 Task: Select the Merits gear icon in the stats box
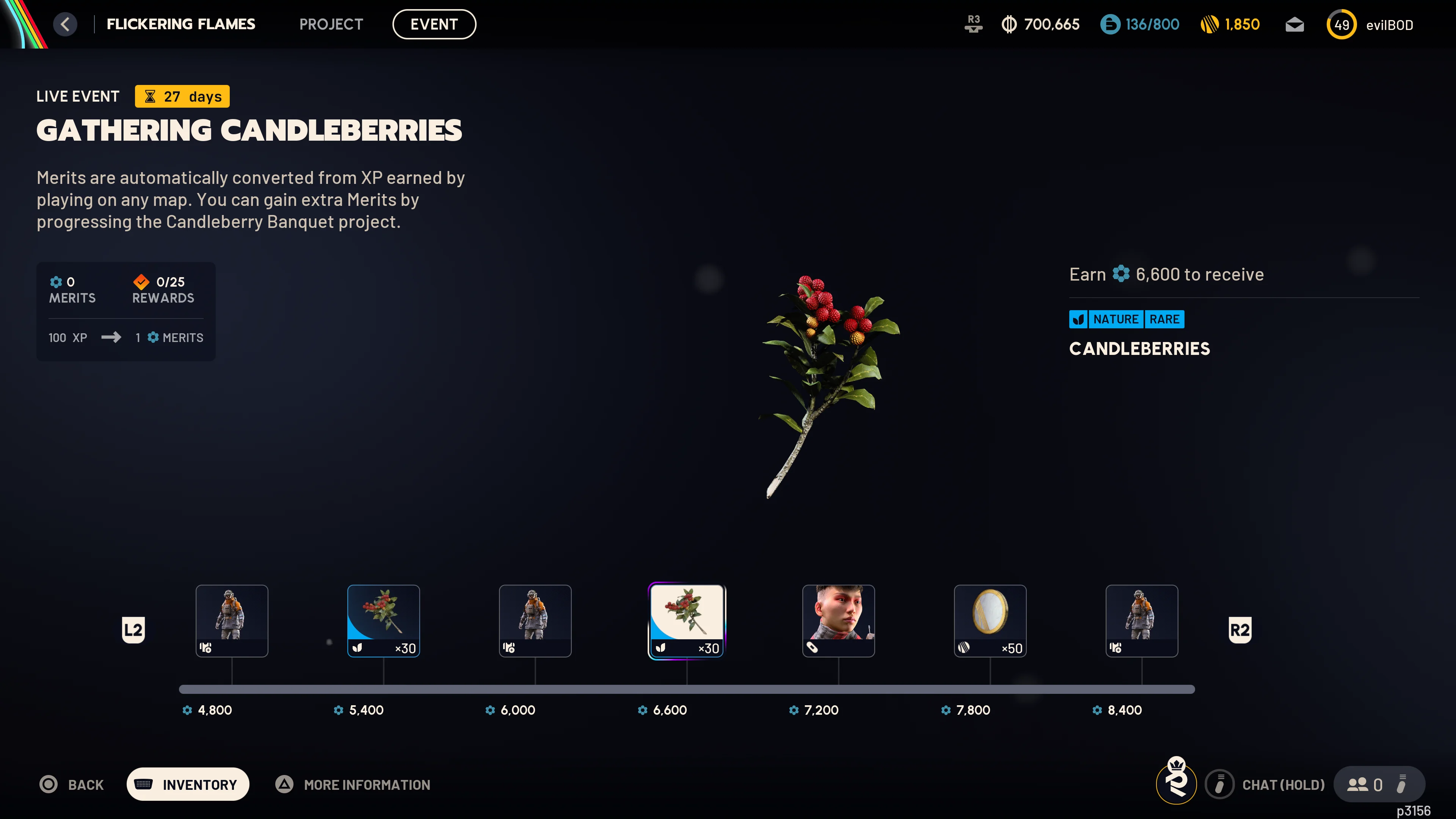(56, 281)
